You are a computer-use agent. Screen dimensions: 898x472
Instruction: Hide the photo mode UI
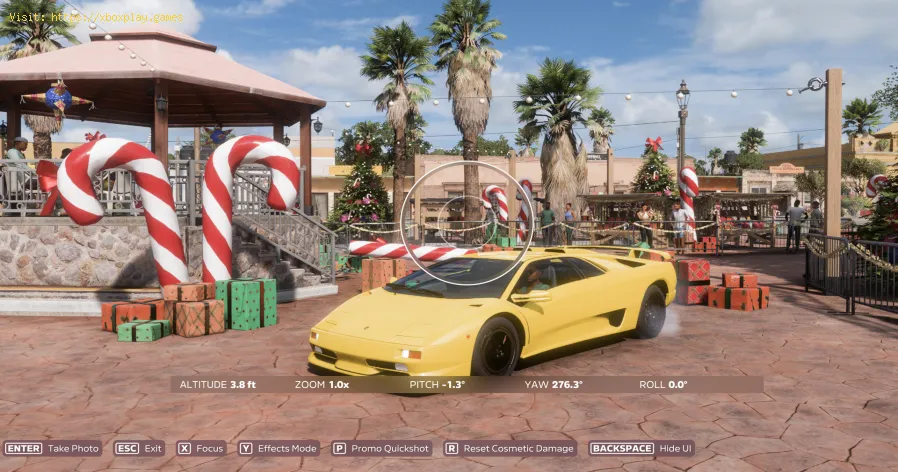641,449
